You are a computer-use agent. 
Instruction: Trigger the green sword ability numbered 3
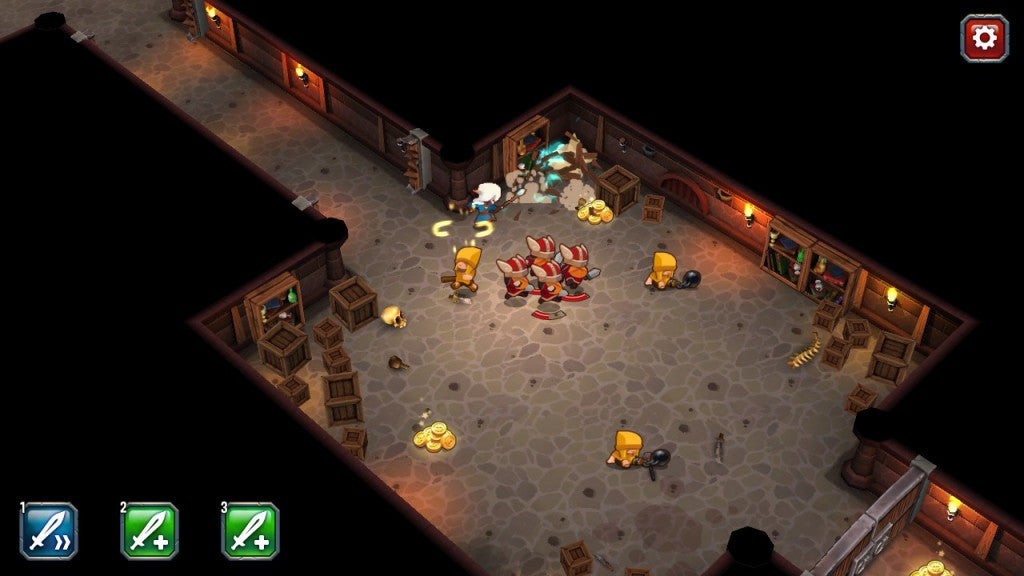[x=250, y=530]
